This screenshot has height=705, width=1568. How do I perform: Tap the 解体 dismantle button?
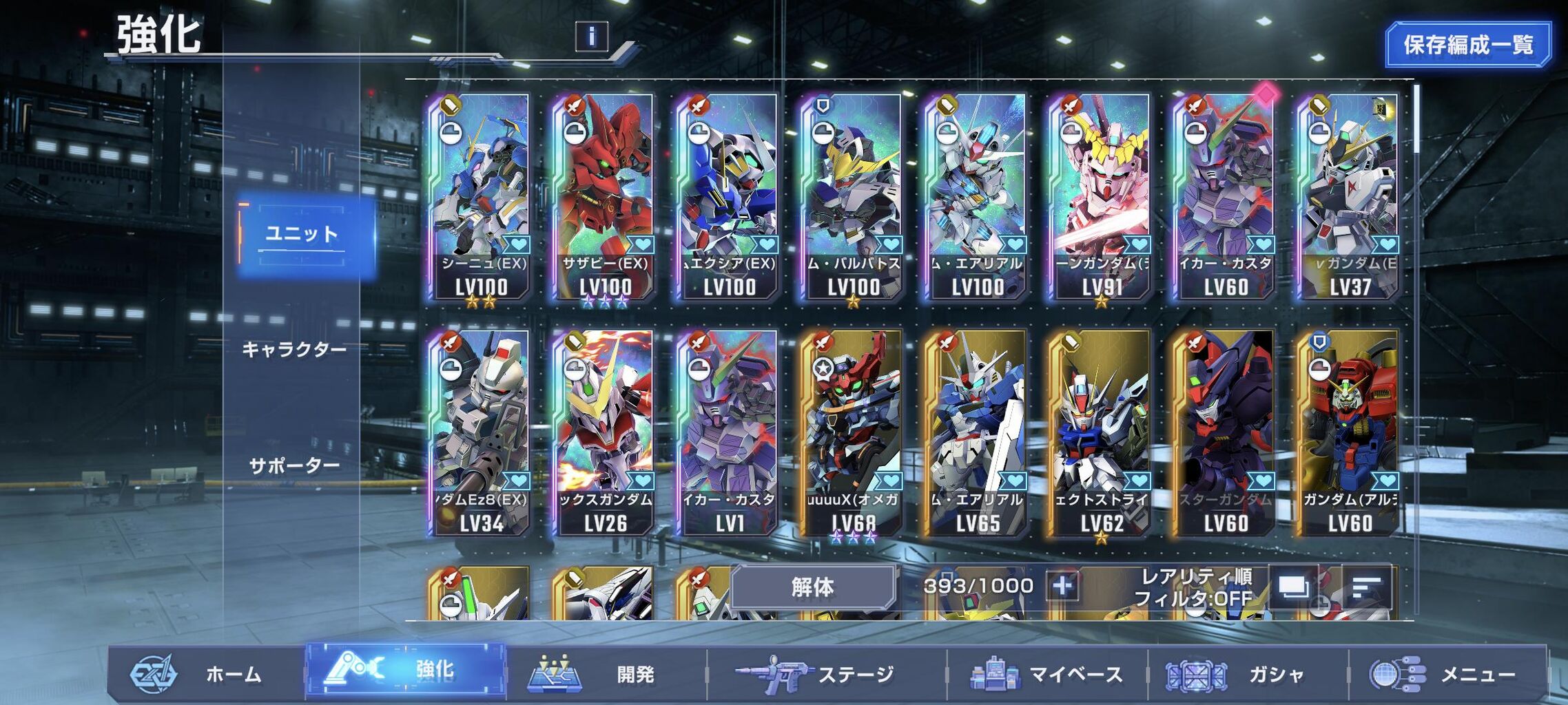pos(813,587)
